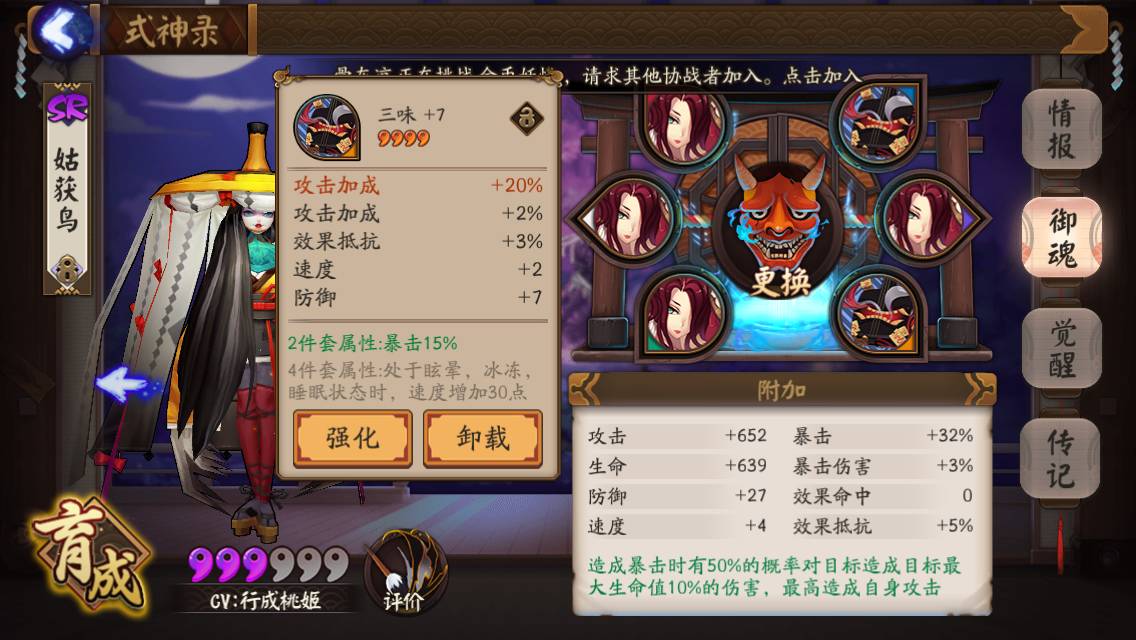Switch to the 御魂 soul tab
This screenshot has width=1136, height=640.
click(x=1061, y=237)
